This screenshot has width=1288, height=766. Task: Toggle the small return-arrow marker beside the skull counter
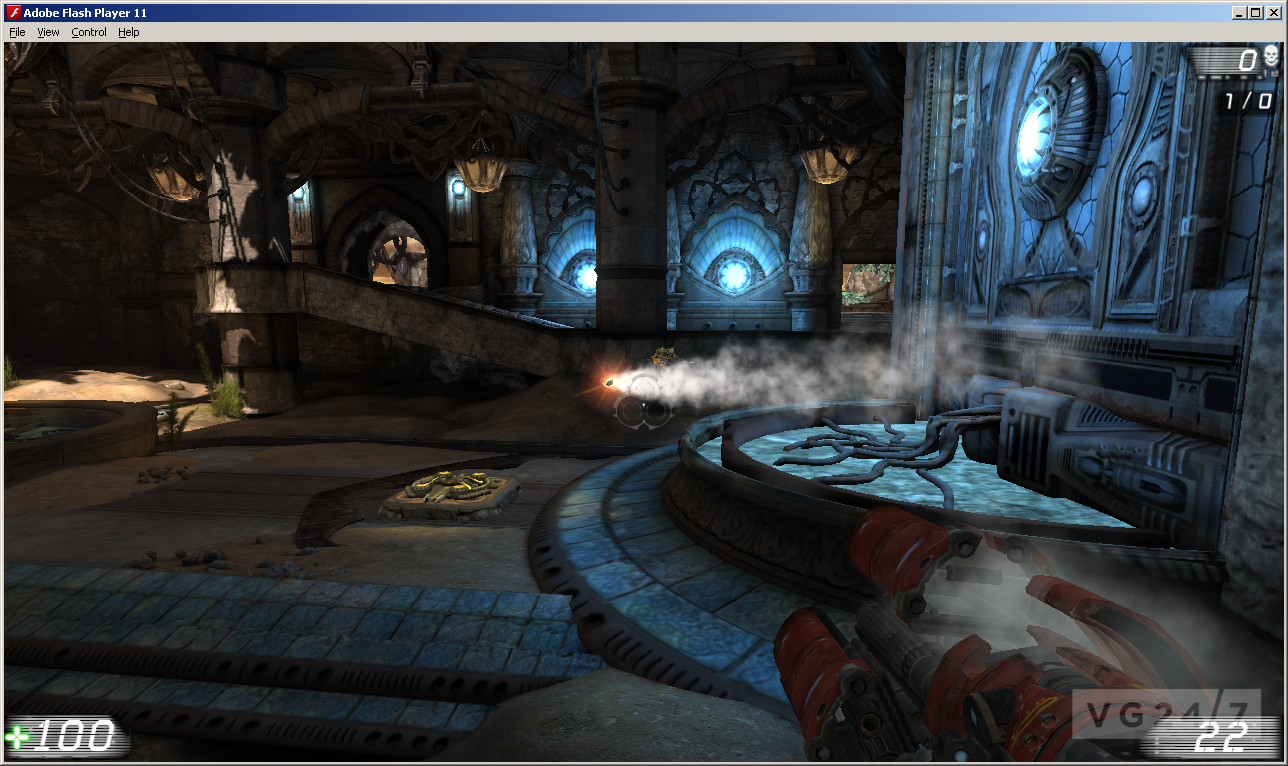click(1275, 73)
